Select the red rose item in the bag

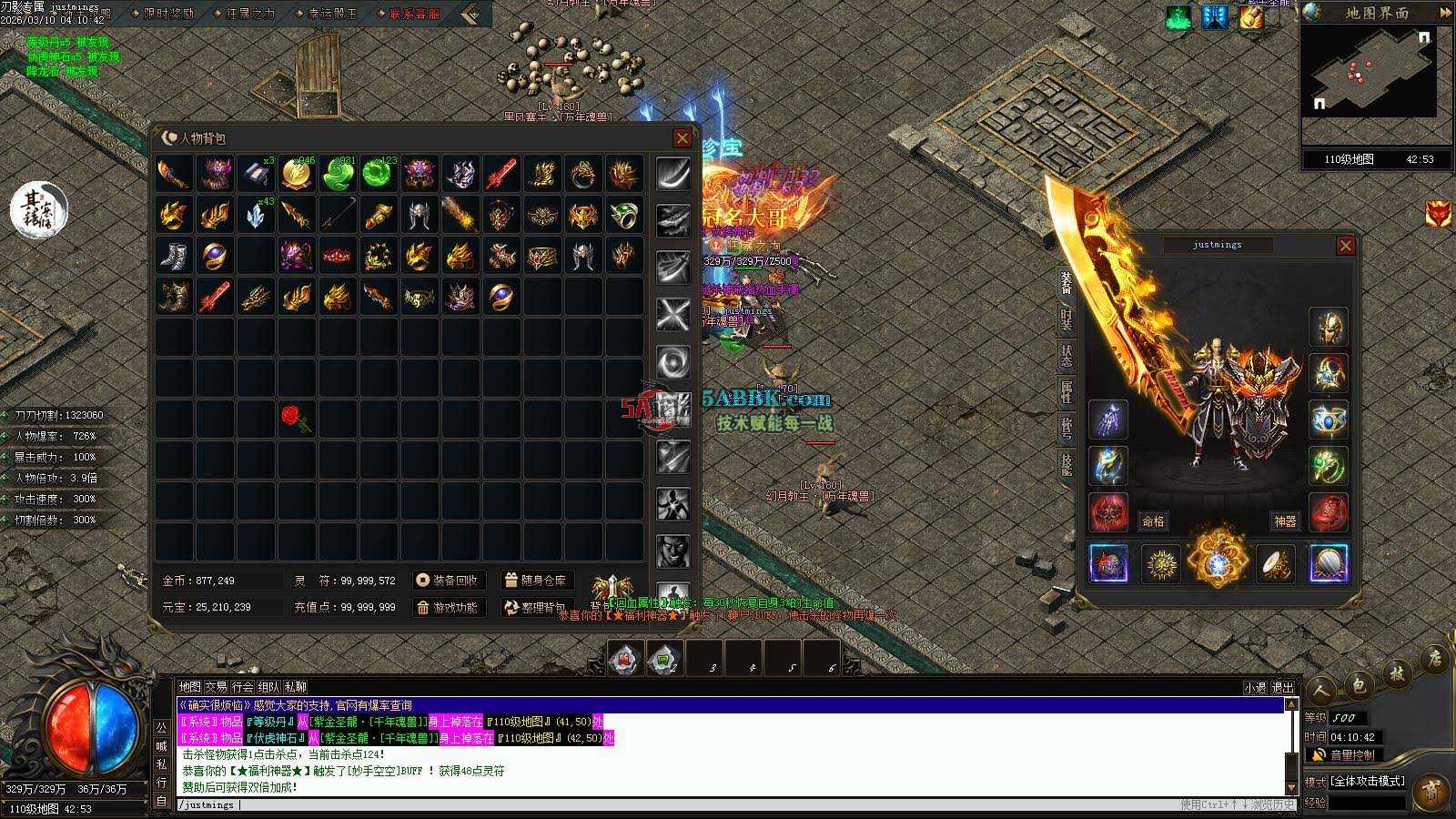point(295,418)
